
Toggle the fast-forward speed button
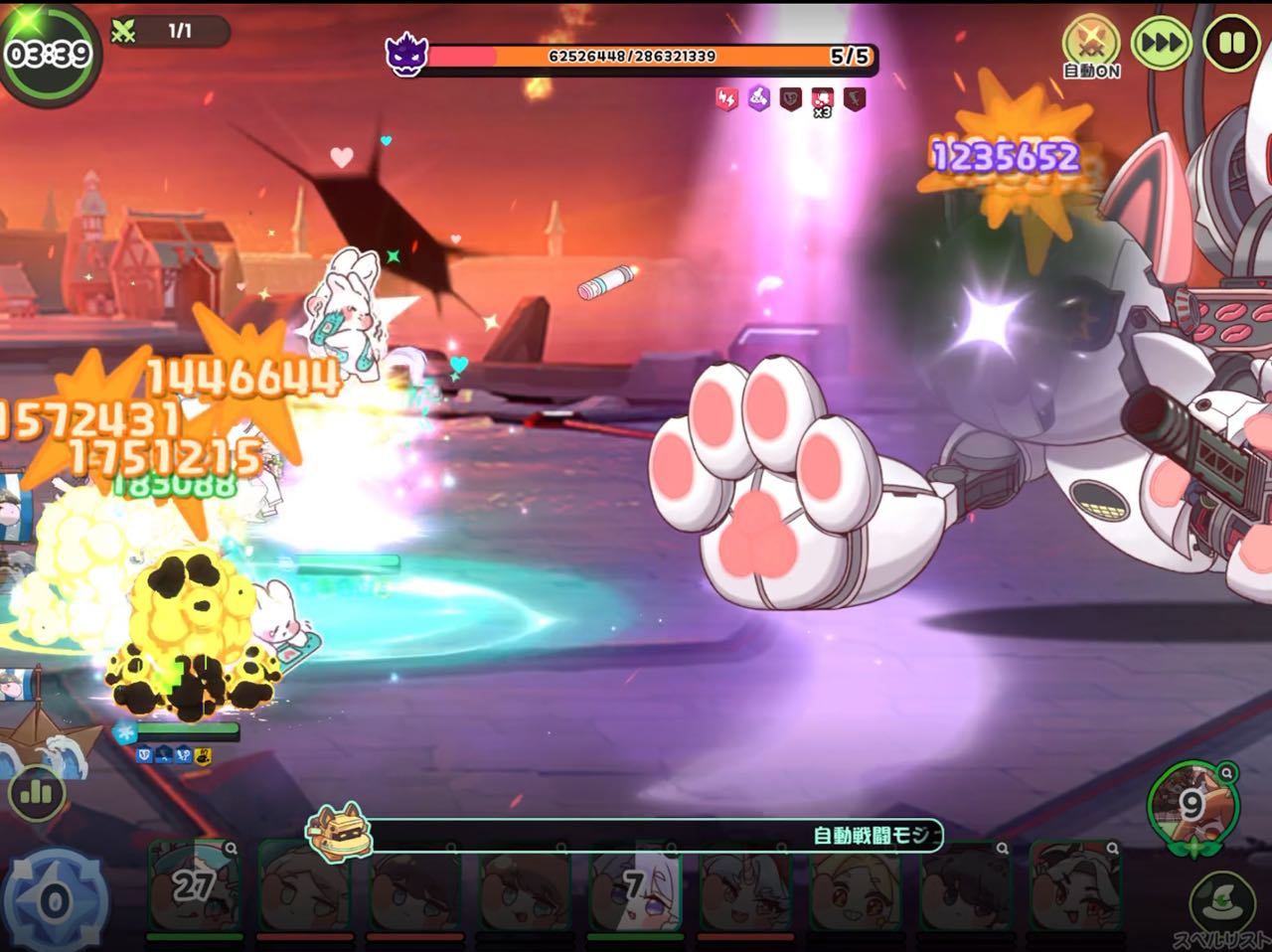1161,44
